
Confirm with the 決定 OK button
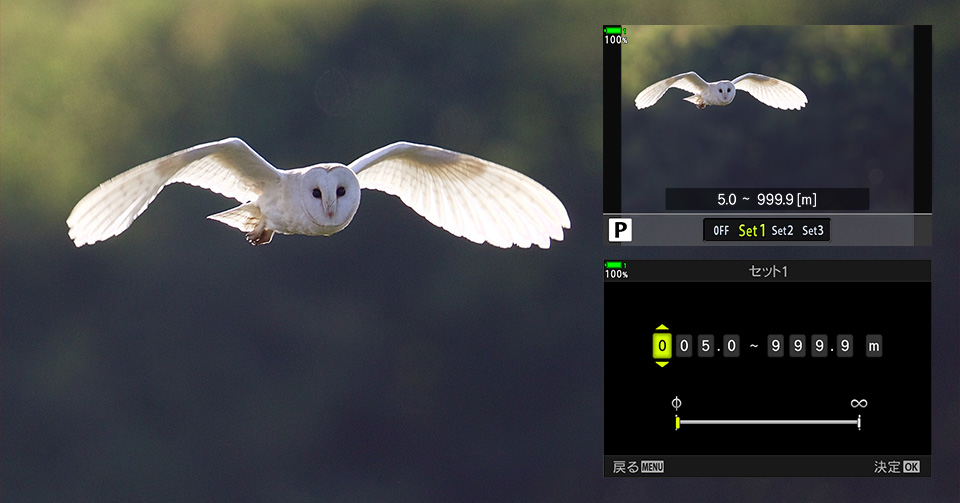click(x=896, y=467)
